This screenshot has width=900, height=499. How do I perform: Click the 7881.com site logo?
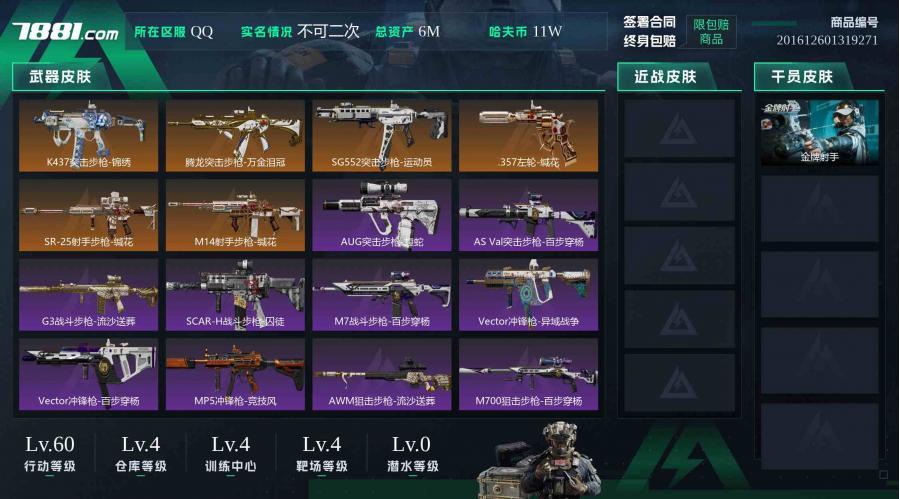[x=65, y=32]
